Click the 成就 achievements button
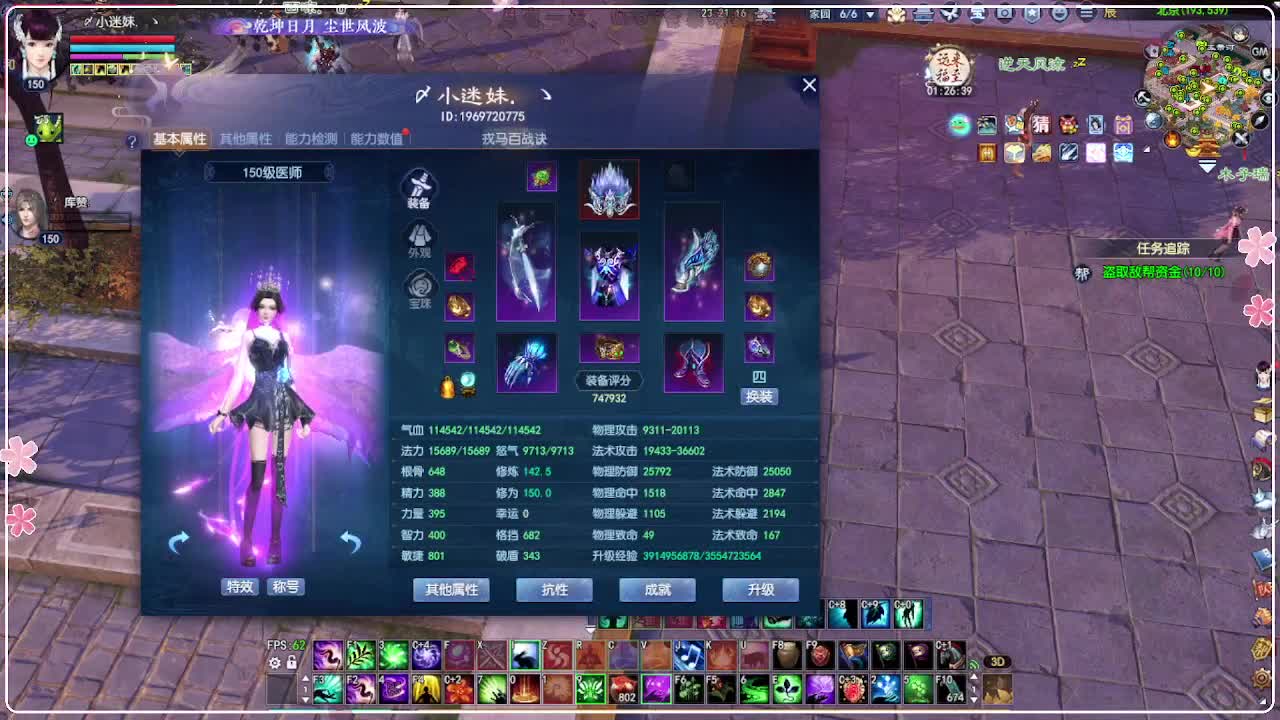1280x720 pixels. point(657,590)
